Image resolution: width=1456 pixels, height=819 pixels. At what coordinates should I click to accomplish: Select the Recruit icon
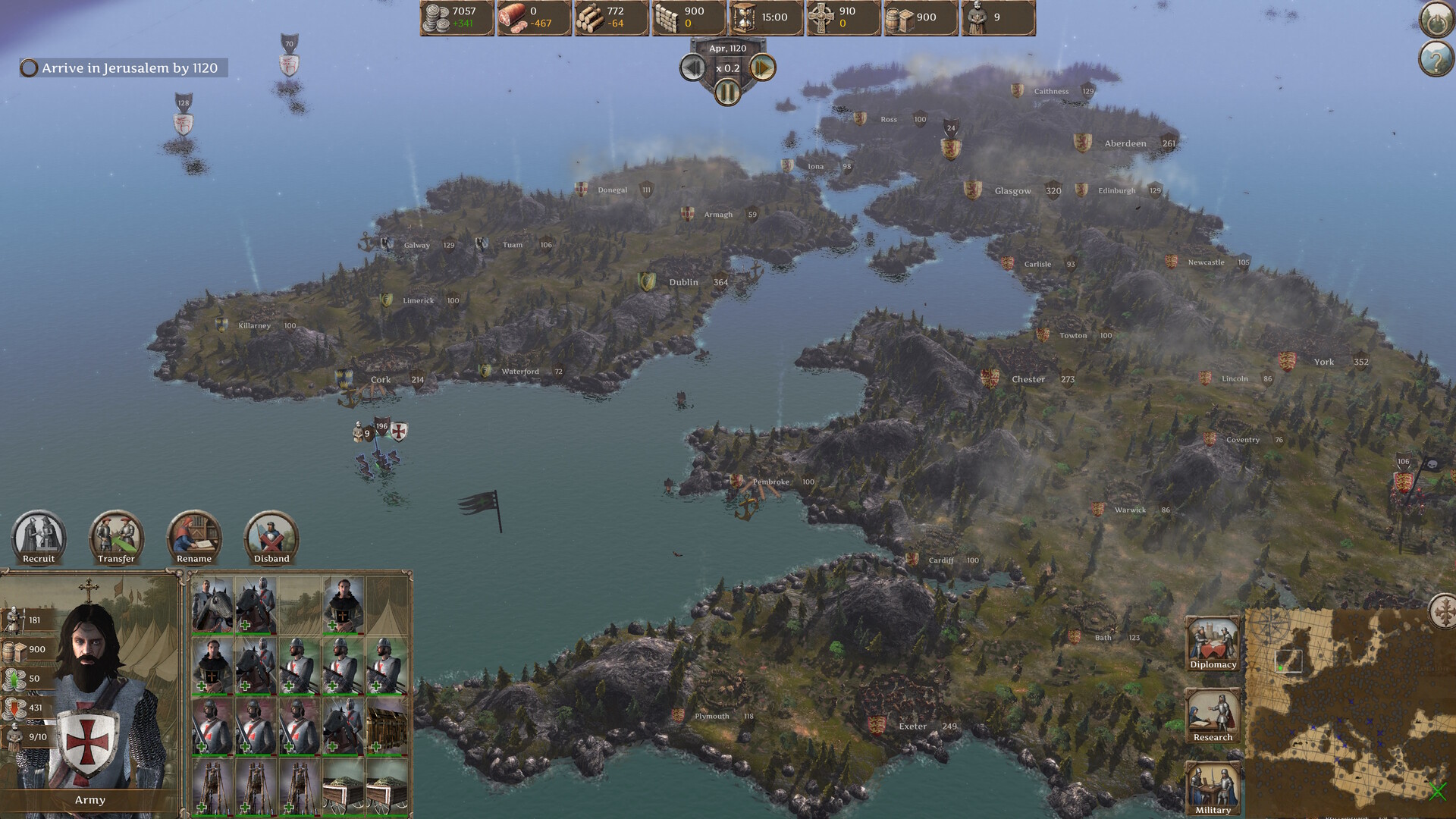click(38, 538)
